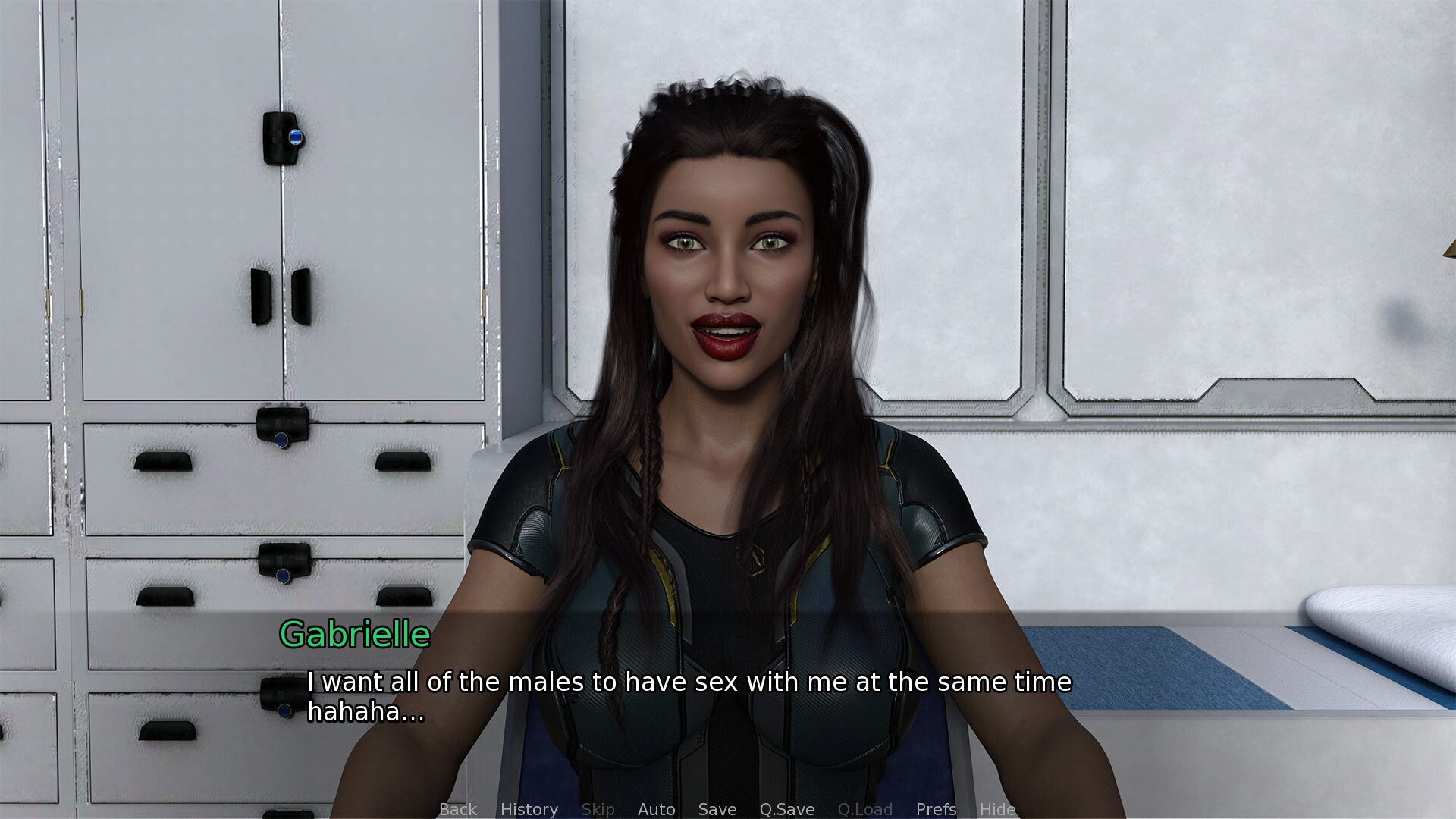Open the dialogue History log
Viewport: 1456px width, 819px height.
pyautogui.click(x=529, y=809)
